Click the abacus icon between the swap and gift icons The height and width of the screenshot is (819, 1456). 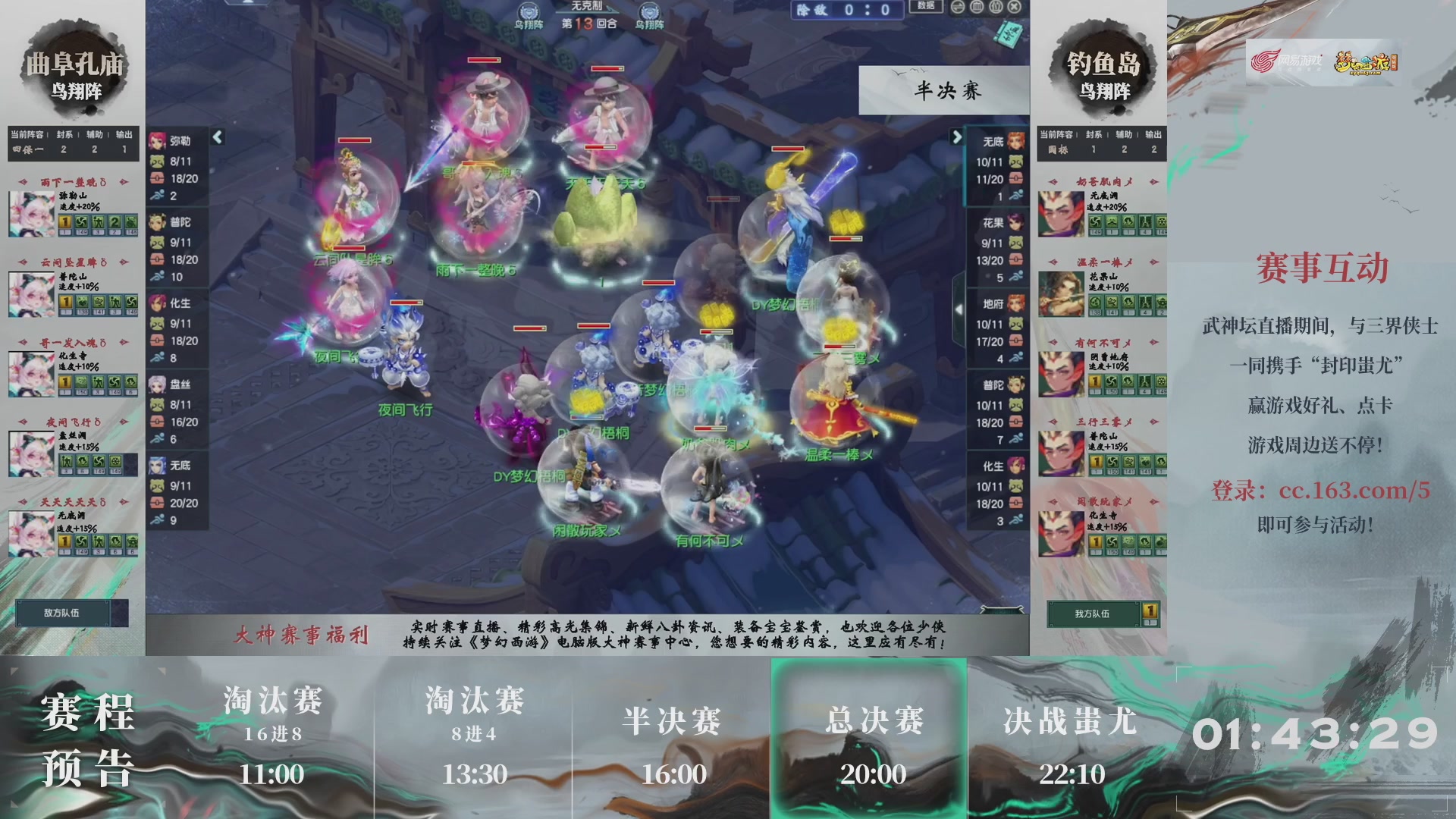point(977,8)
